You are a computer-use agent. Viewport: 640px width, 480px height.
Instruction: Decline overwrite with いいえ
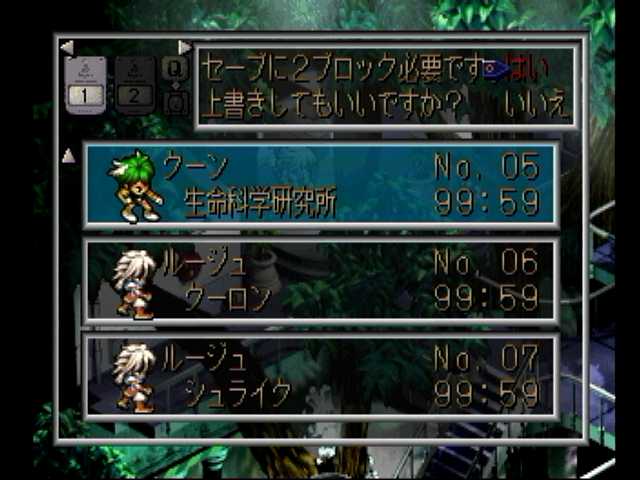[535, 105]
